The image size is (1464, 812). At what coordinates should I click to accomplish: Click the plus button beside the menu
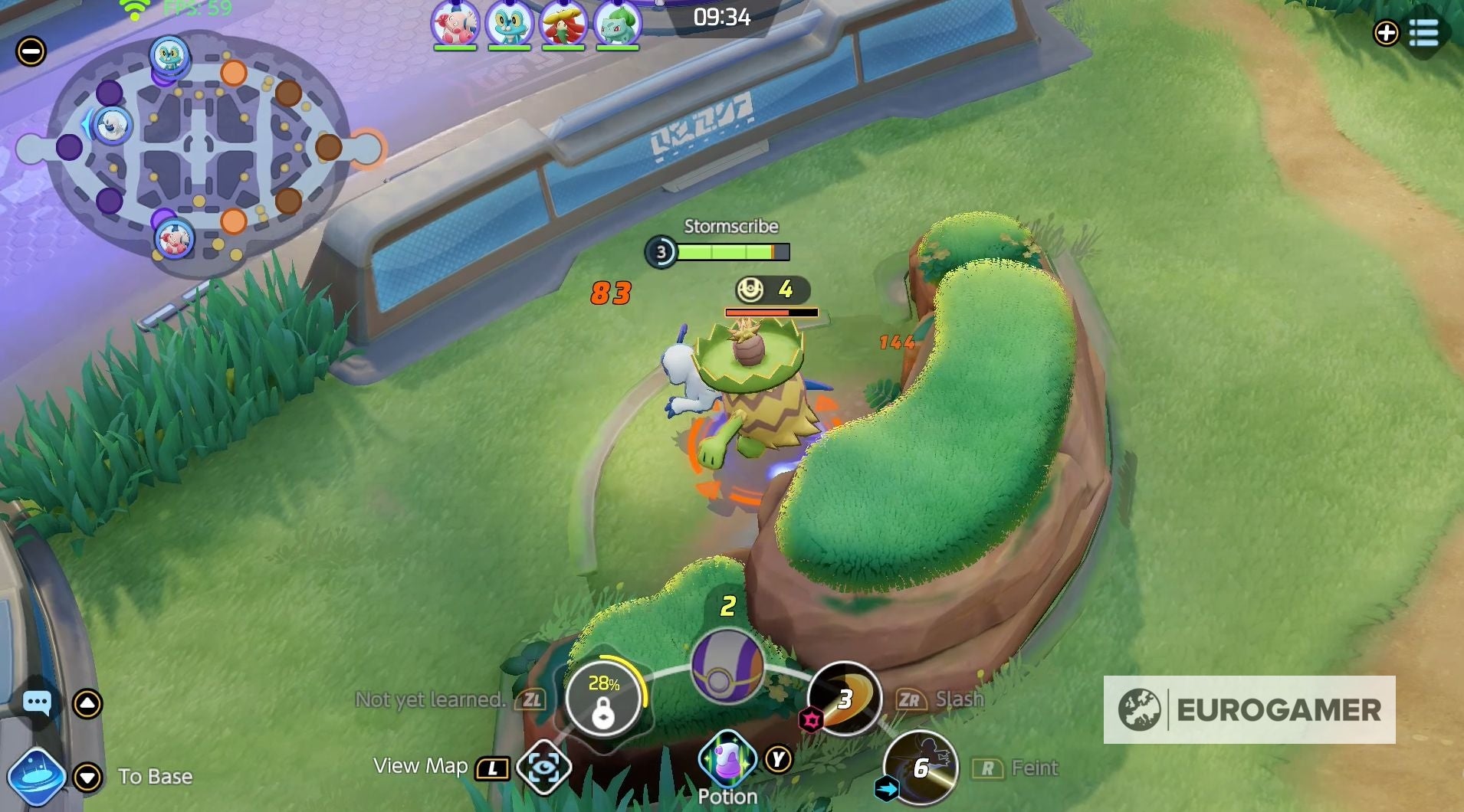pos(1386,33)
